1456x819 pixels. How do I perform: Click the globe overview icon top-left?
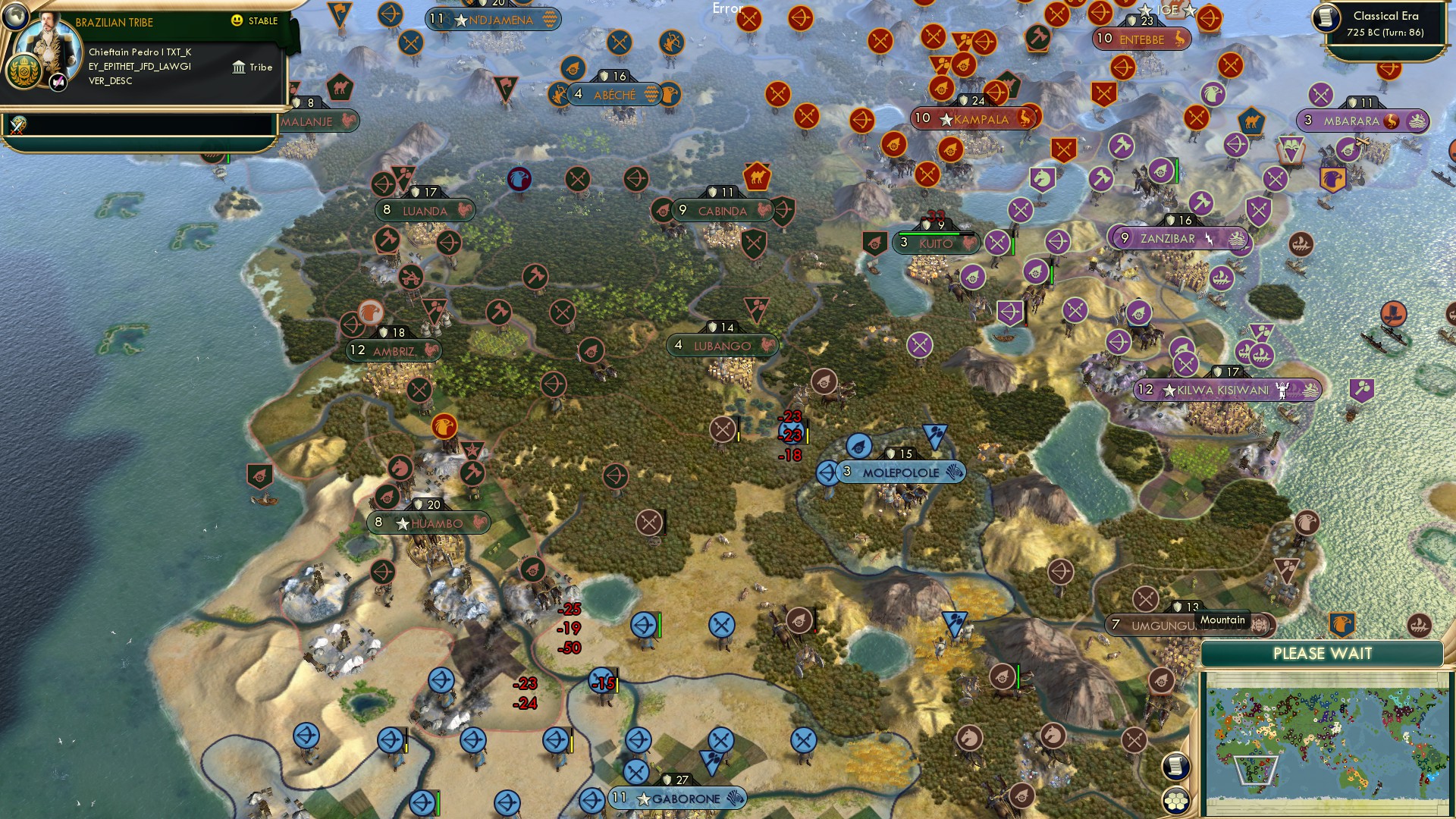tap(15, 18)
